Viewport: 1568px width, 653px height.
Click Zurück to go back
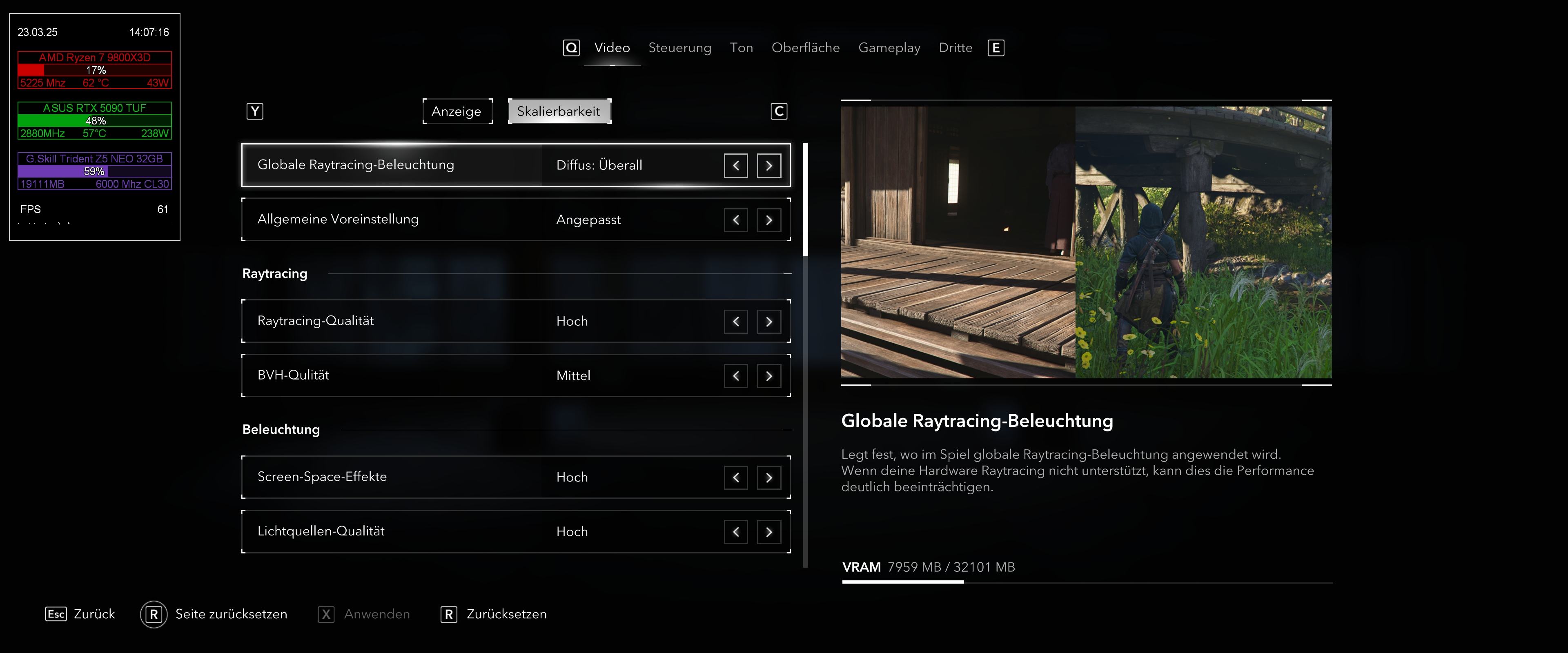(94, 614)
